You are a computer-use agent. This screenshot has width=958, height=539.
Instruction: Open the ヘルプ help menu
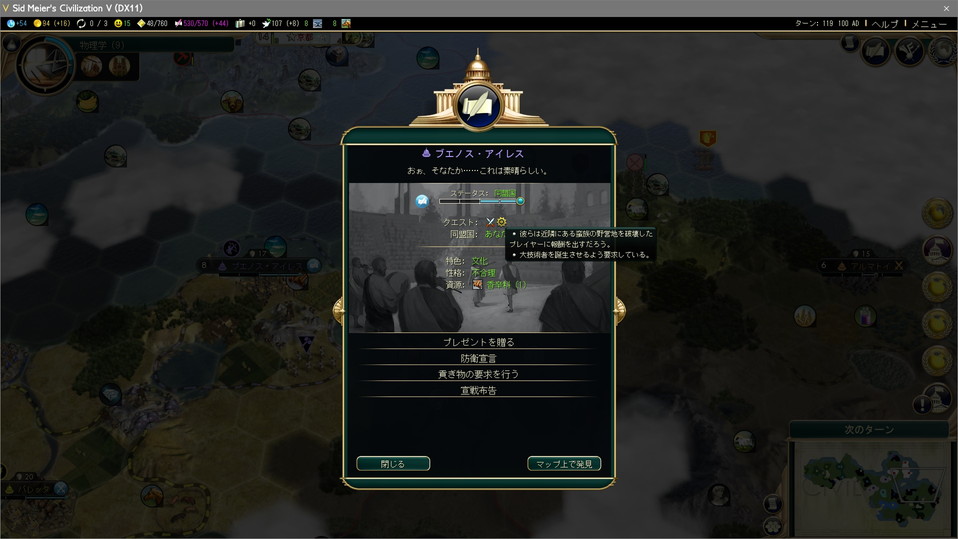coord(884,24)
